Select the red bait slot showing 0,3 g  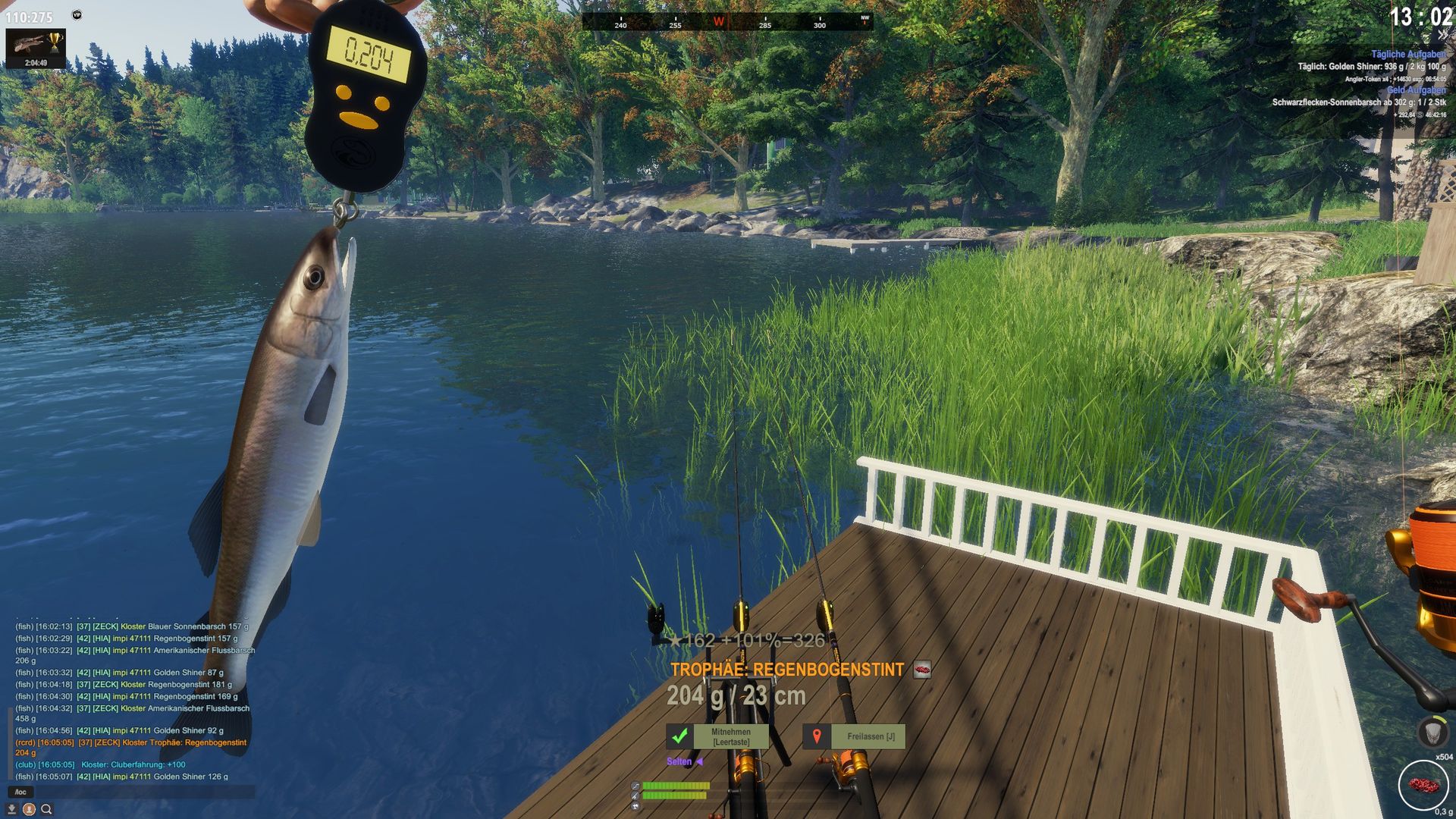coord(1423,785)
